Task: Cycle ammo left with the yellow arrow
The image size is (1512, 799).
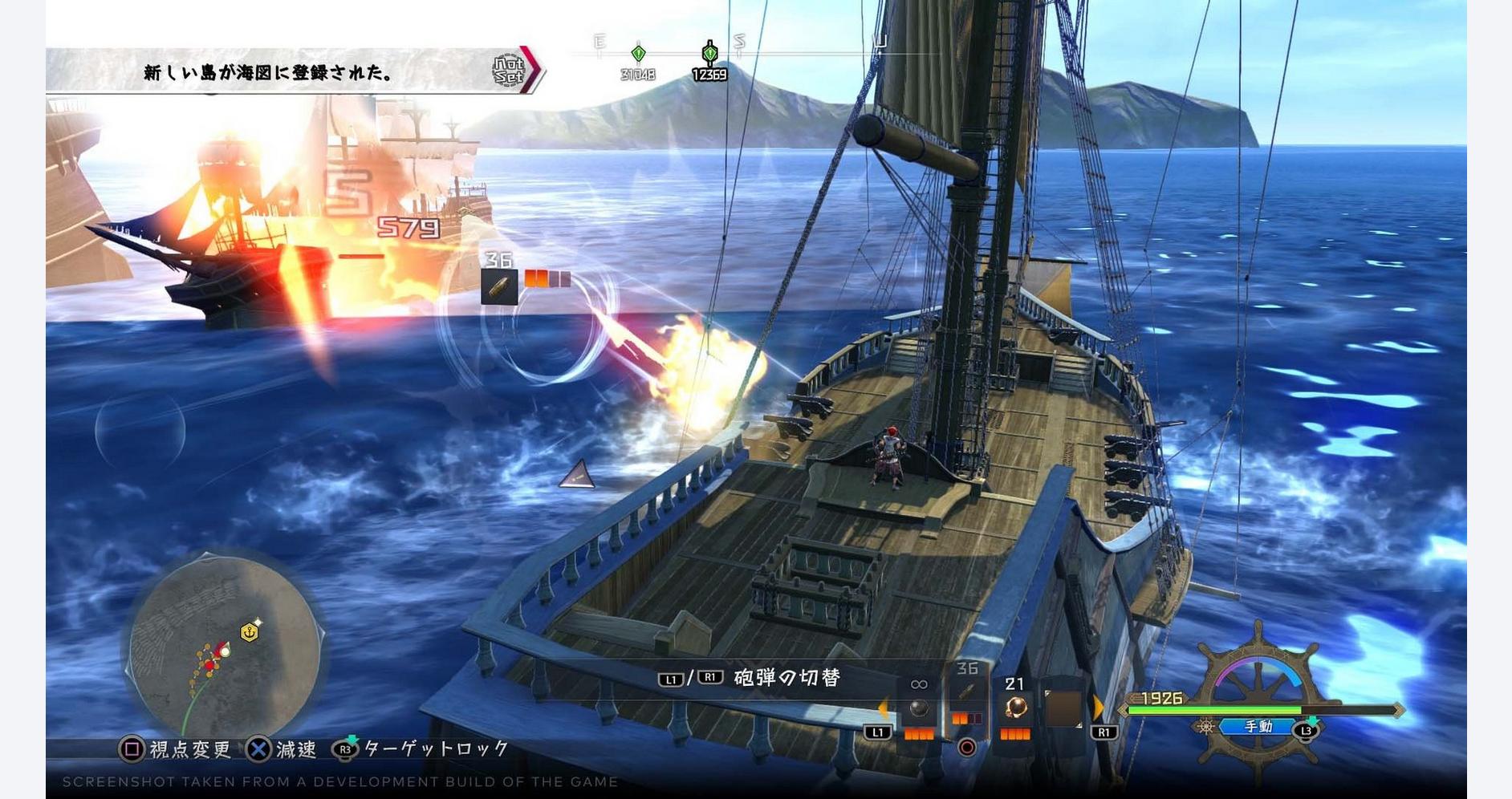Action: (x=884, y=709)
